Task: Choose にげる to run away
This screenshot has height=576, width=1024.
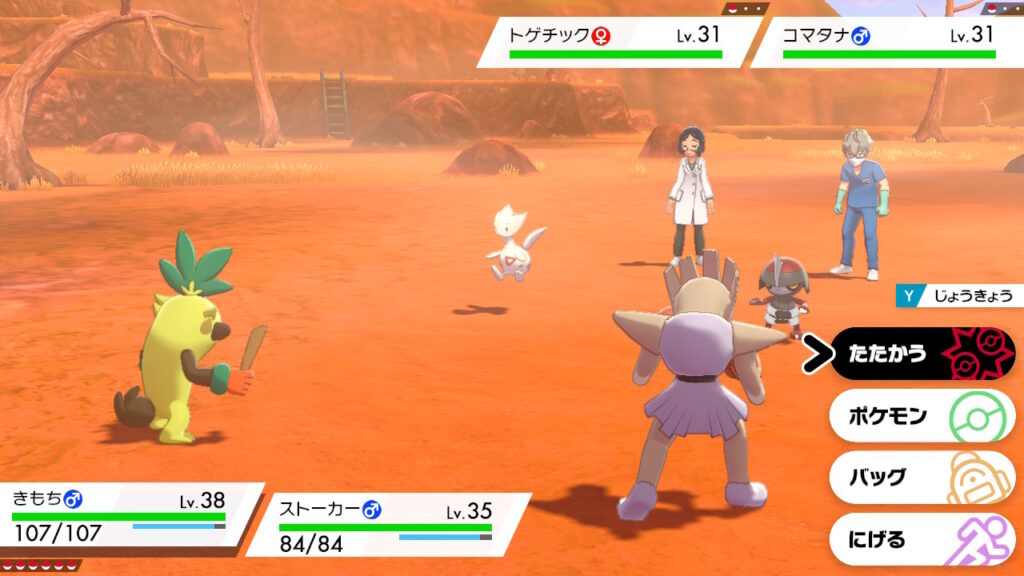Action: [x=920, y=540]
